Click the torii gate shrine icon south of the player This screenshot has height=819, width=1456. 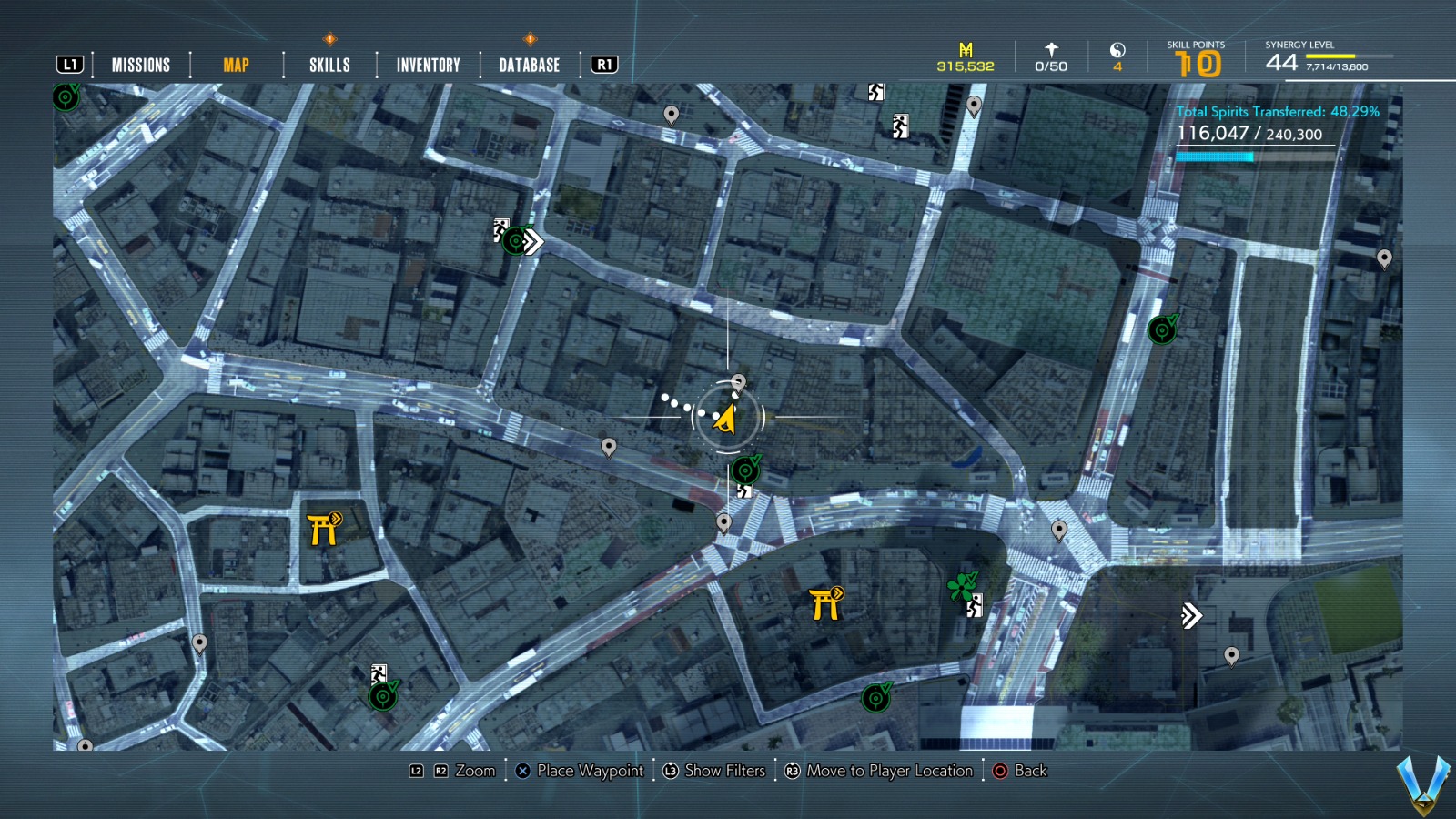point(824,602)
